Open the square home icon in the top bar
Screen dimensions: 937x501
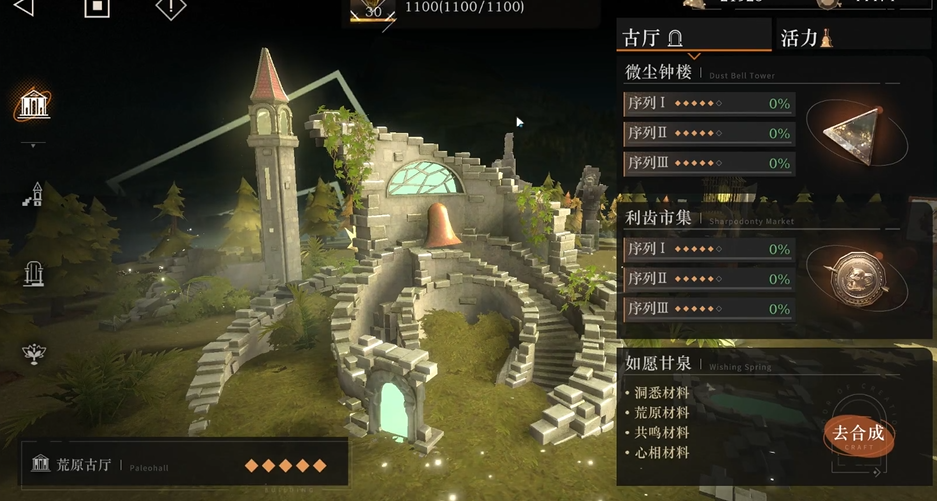(96, 7)
